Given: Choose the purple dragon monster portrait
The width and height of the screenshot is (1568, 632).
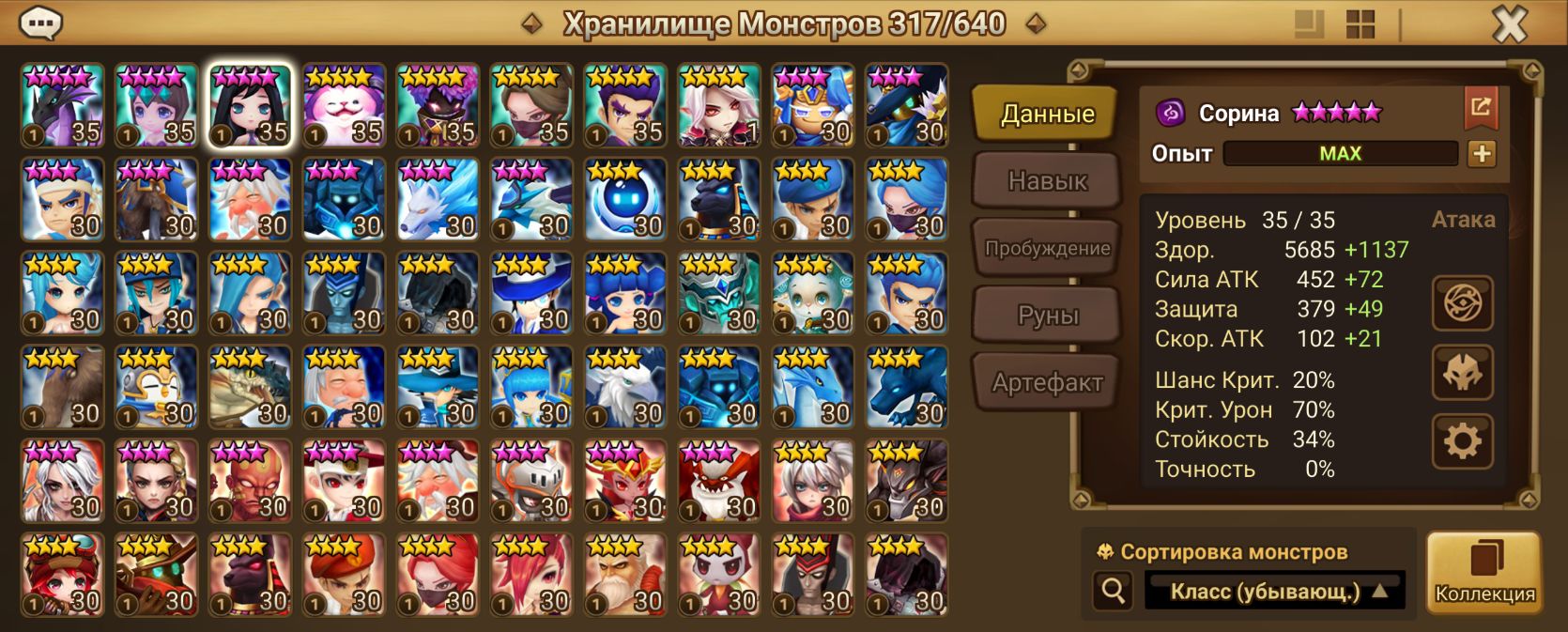Looking at the screenshot, I should coord(62,105).
